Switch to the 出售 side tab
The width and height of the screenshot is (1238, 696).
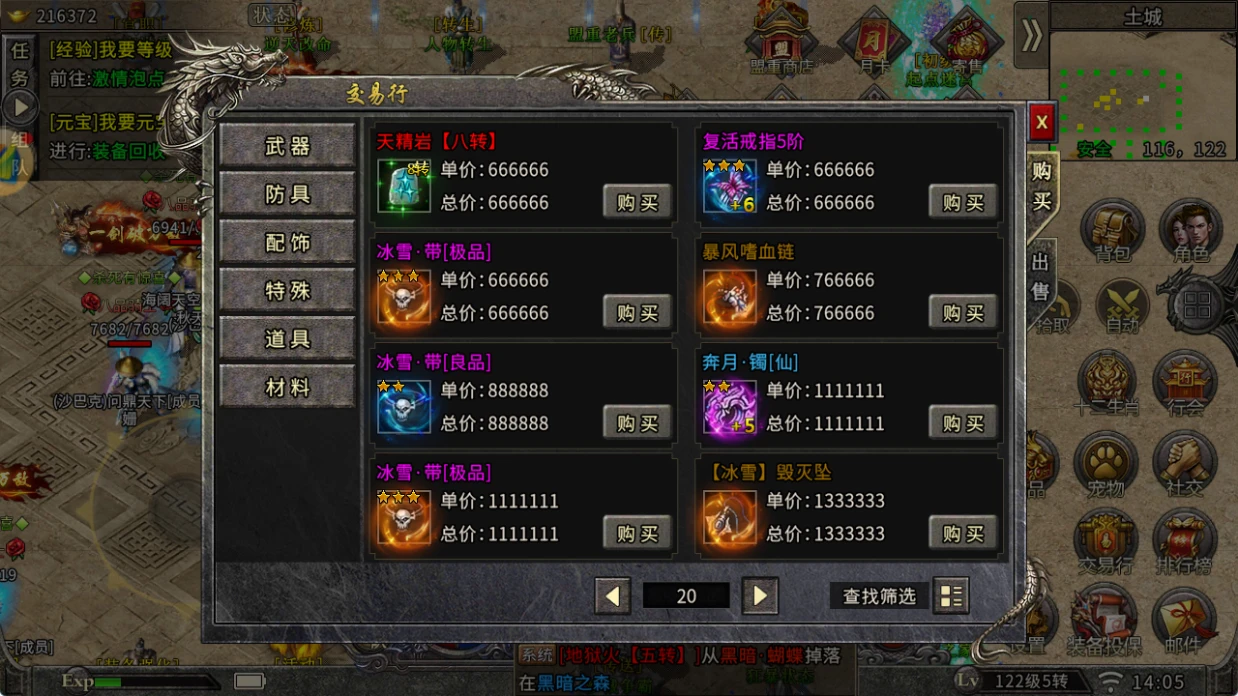pyautogui.click(x=1042, y=279)
